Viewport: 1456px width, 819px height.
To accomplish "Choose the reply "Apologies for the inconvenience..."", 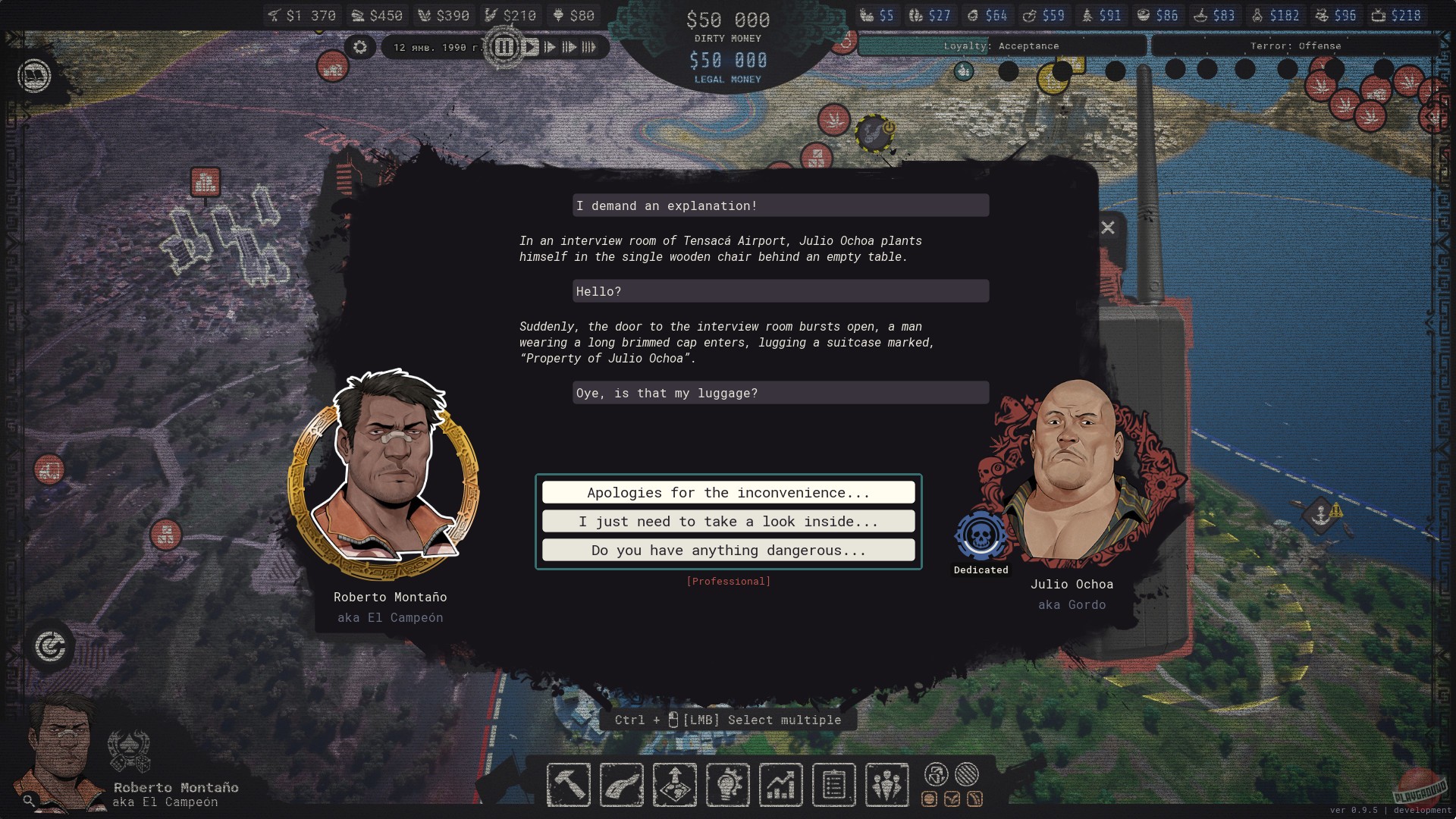I will tap(728, 493).
